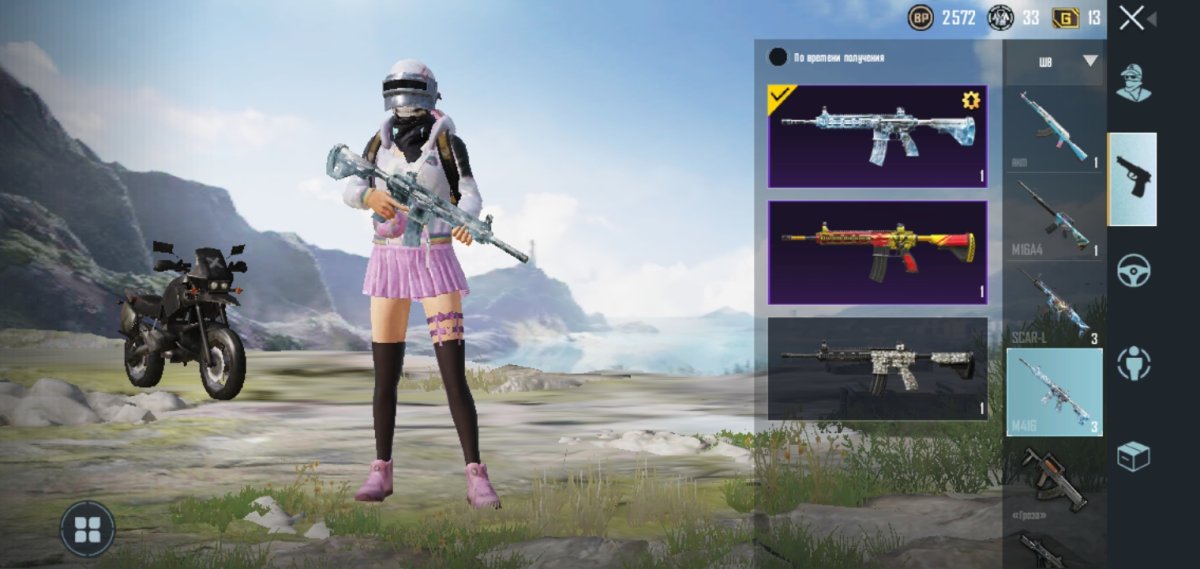This screenshot has width=1200, height=569.
Task: Tap the BP currency icon
Action: pos(921,18)
